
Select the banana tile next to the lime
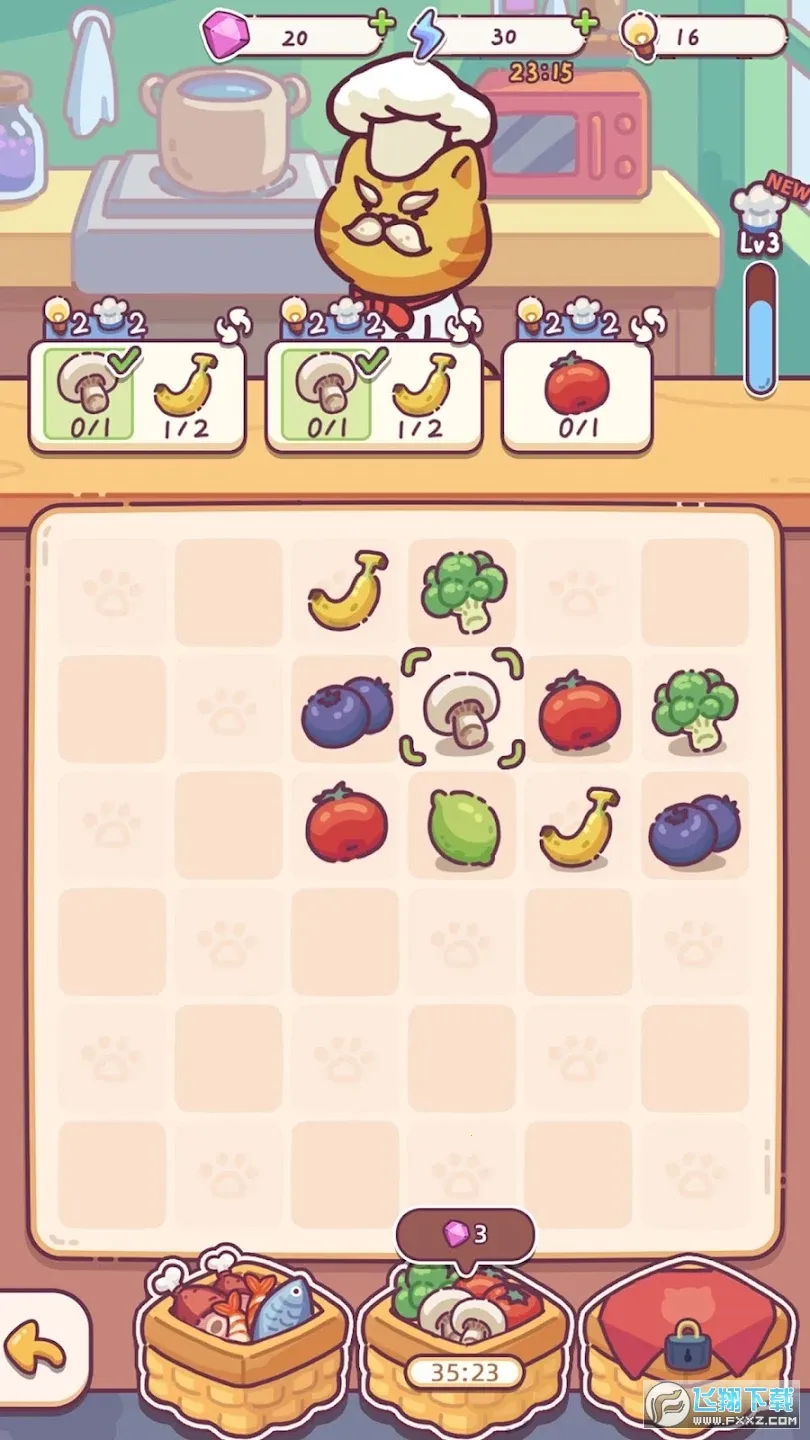pos(578,826)
